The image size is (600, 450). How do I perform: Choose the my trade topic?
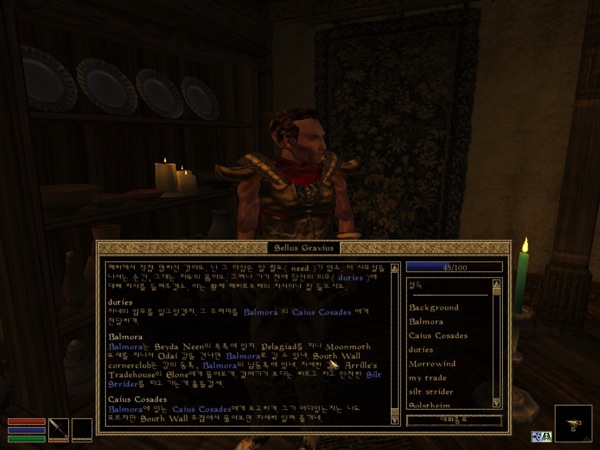pos(427,378)
